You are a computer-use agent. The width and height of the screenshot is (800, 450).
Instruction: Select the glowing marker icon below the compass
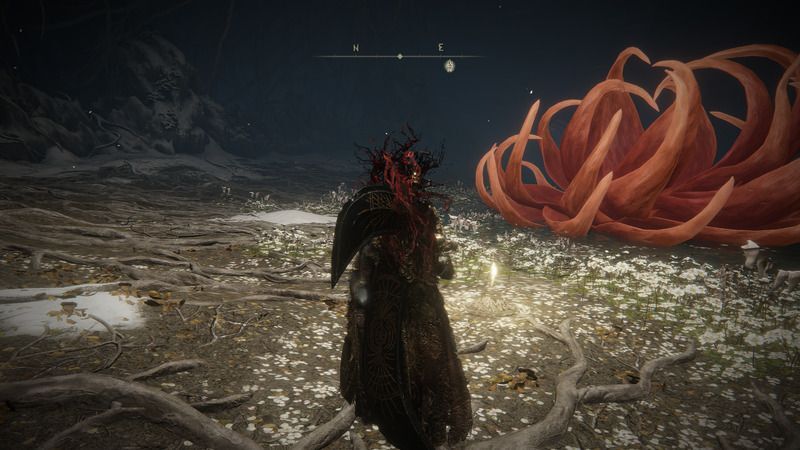pos(449,66)
